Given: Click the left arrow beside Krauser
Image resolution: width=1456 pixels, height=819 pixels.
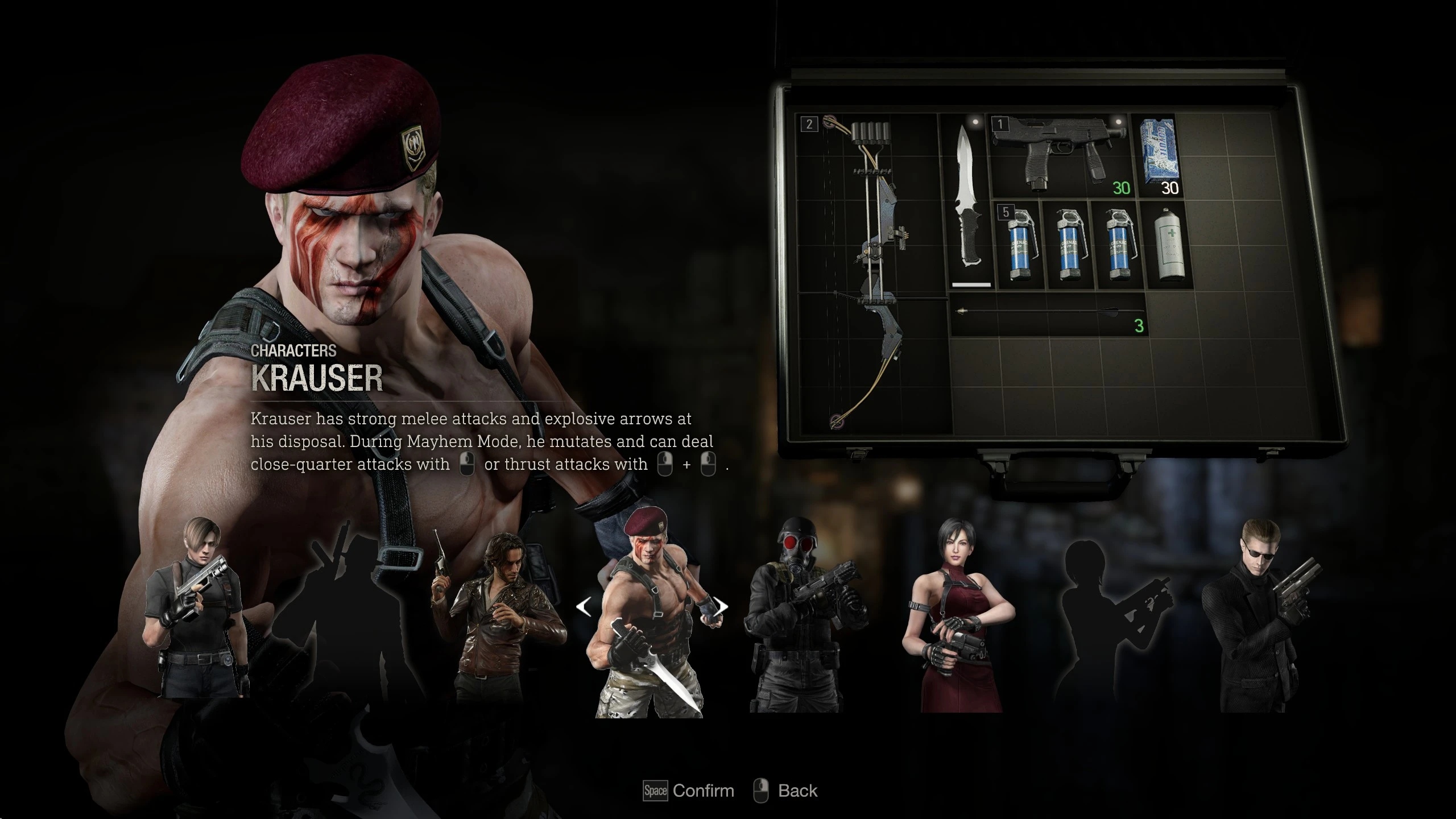Looking at the screenshot, I should coord(584,607).
